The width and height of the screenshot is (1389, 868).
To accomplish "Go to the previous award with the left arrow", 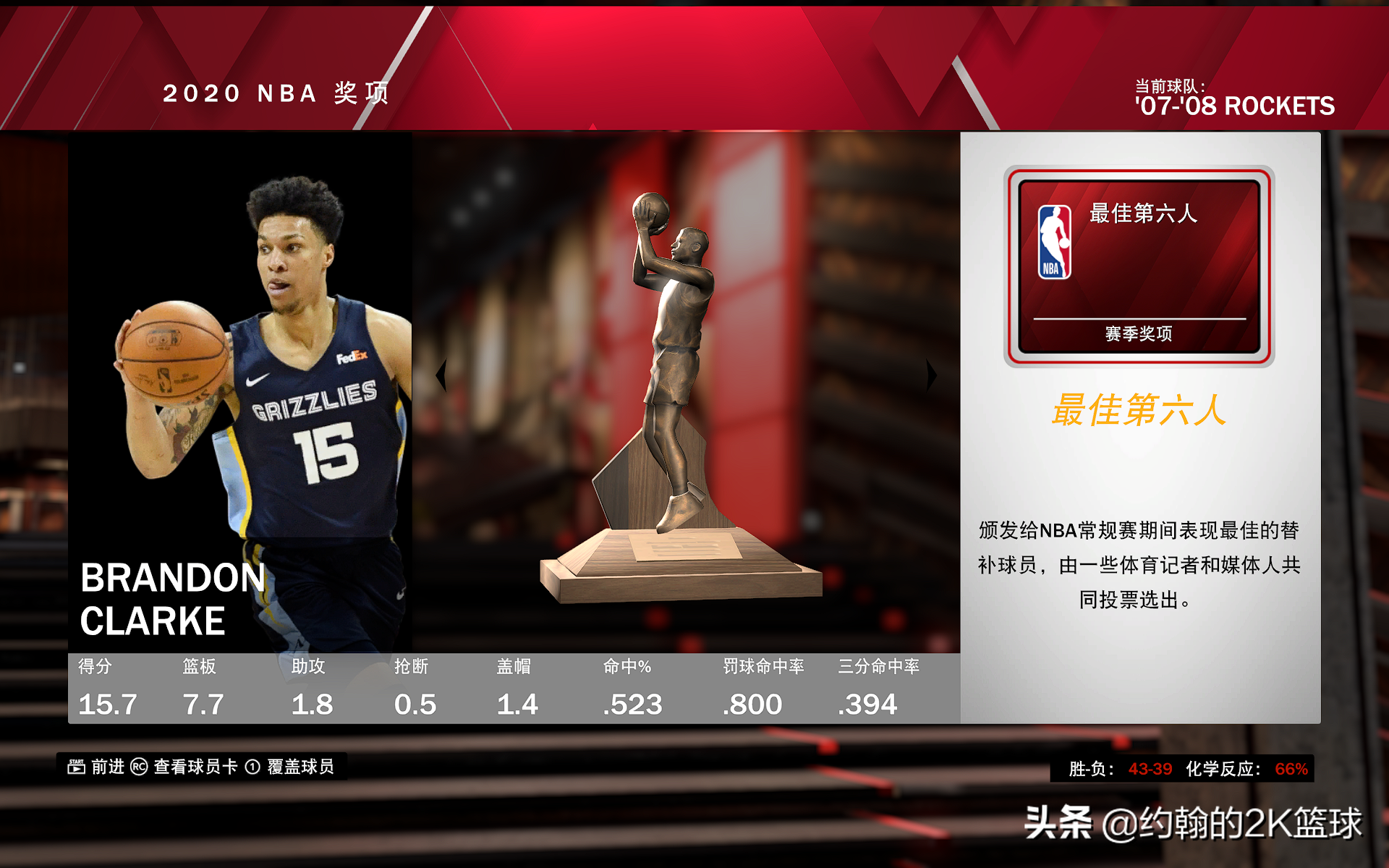I will pos(441,375).
